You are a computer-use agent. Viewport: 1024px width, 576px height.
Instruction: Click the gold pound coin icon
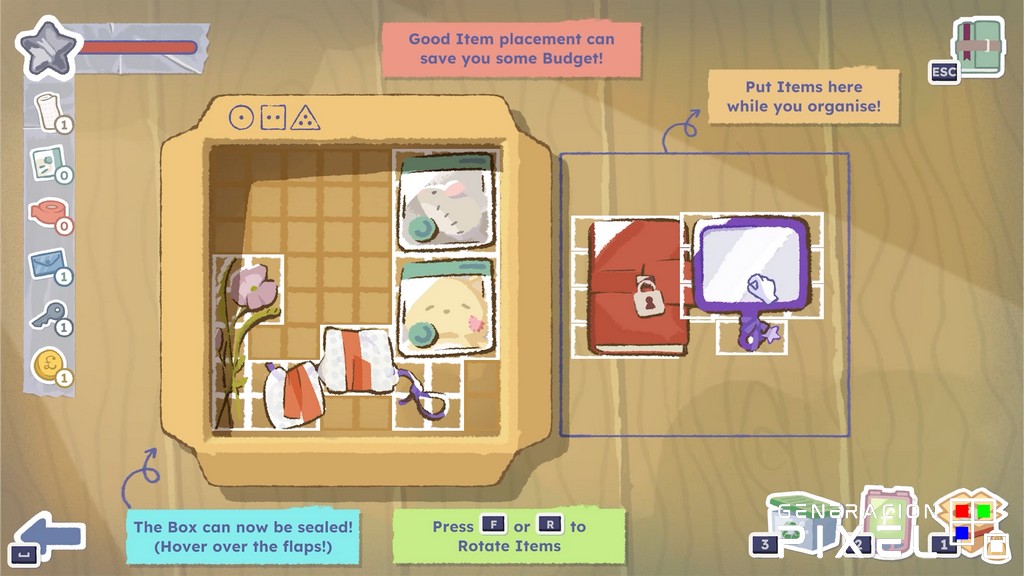point(48,367)
